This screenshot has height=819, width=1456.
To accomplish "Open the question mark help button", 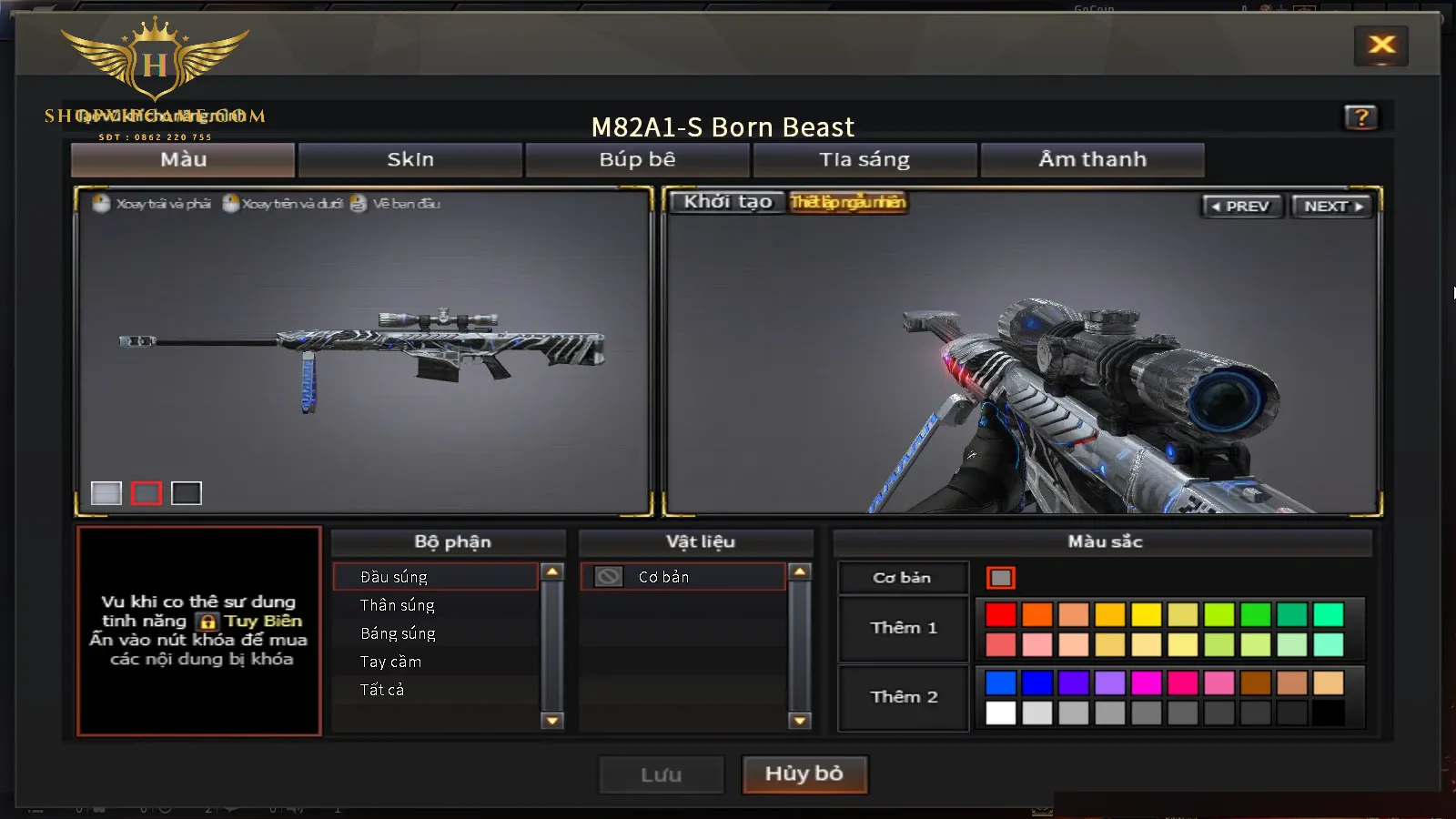I will [1360, 117].
